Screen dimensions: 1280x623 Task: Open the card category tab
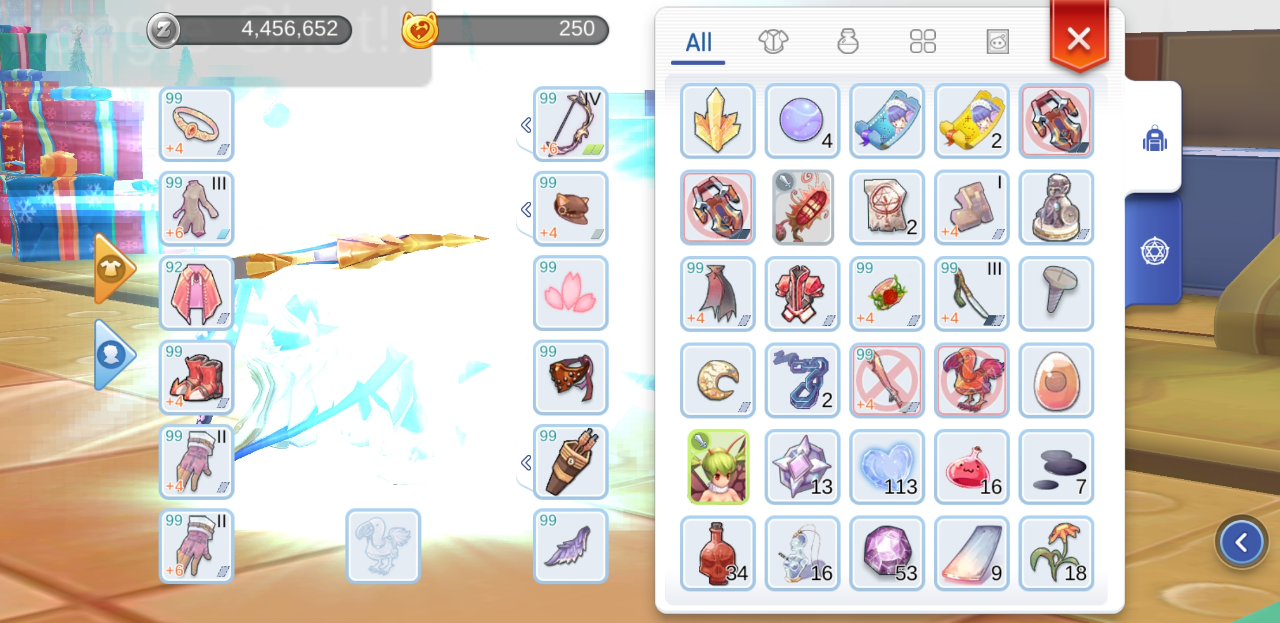click(997, 41)
